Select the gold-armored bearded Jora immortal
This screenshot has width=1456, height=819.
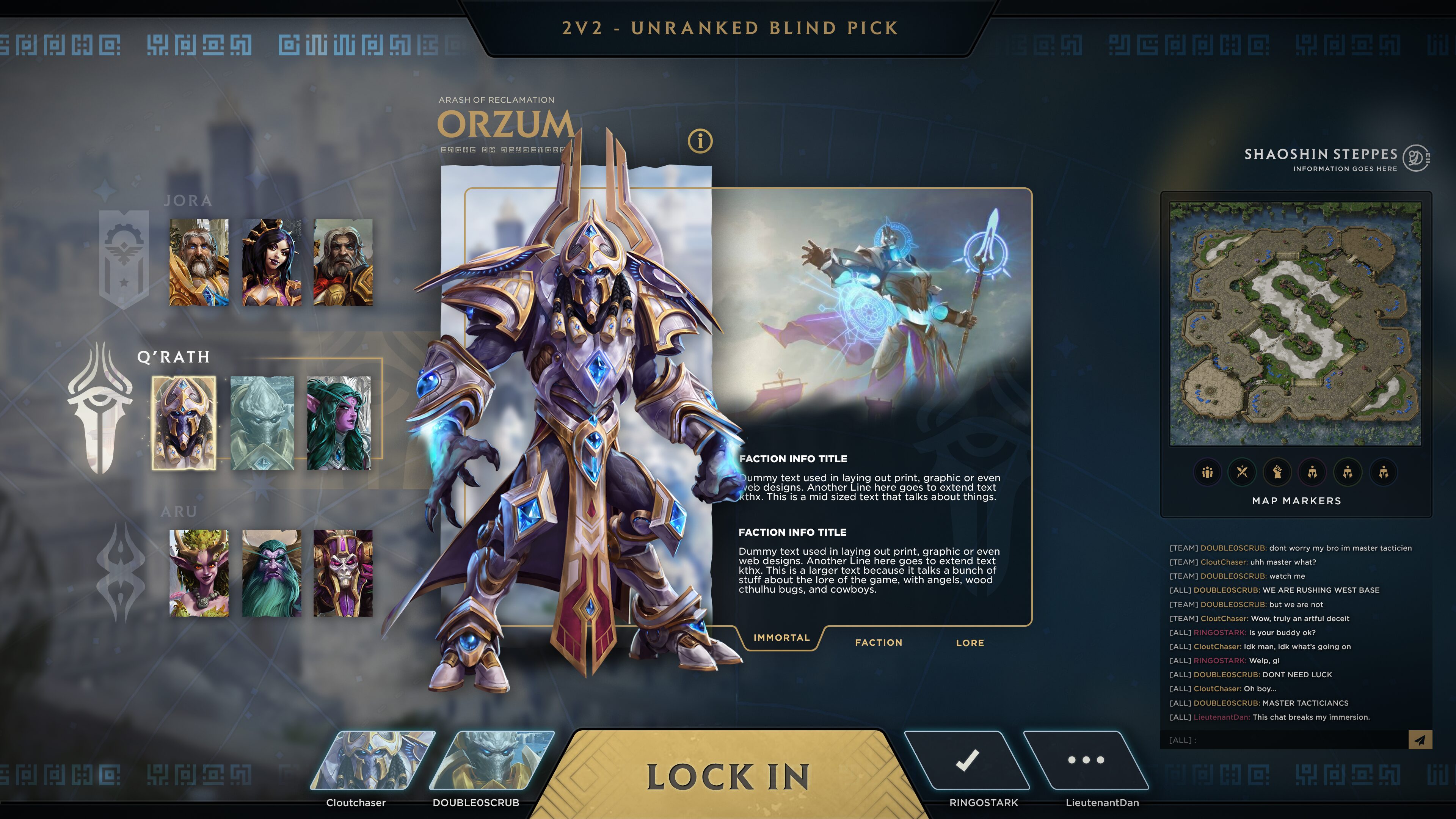coord(199,262)
